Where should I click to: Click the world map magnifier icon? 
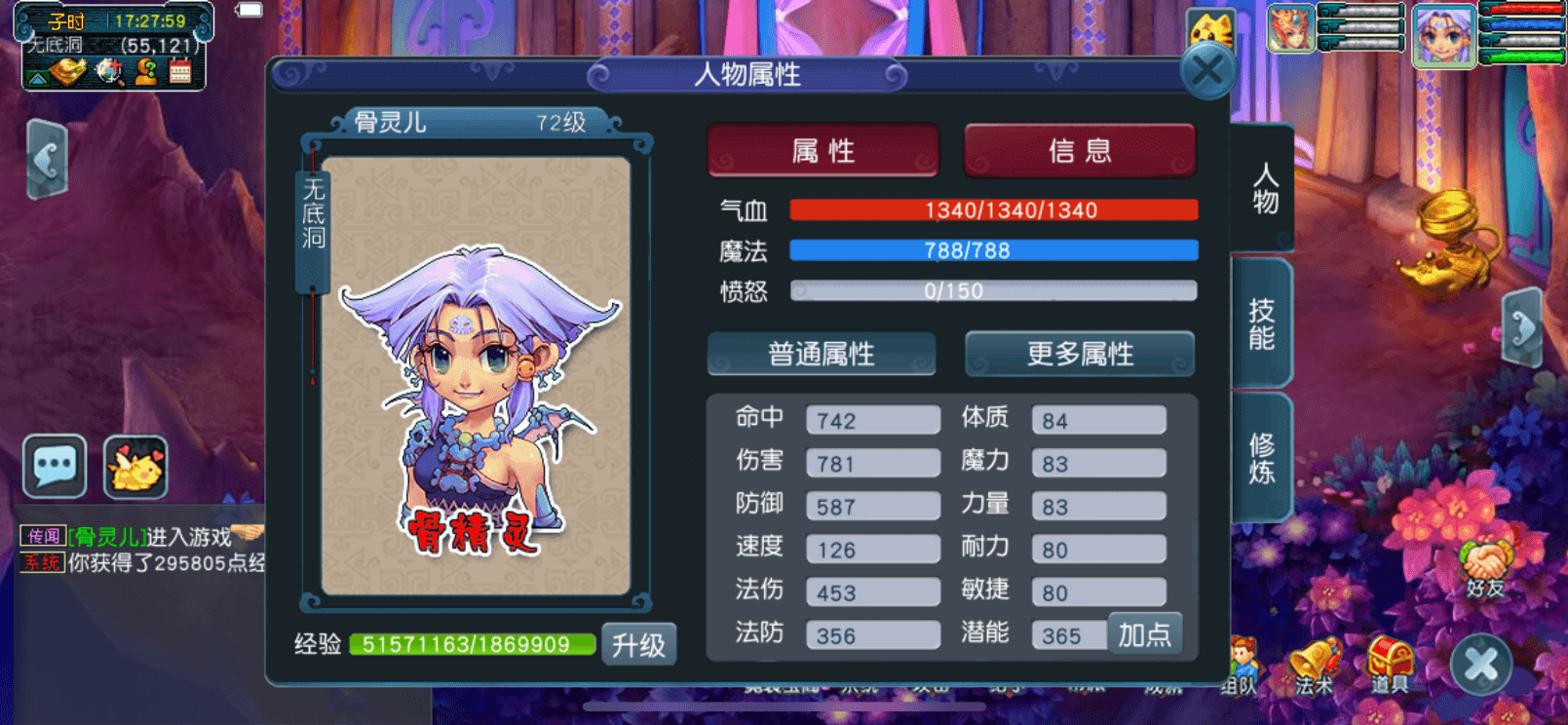point(110,71)
